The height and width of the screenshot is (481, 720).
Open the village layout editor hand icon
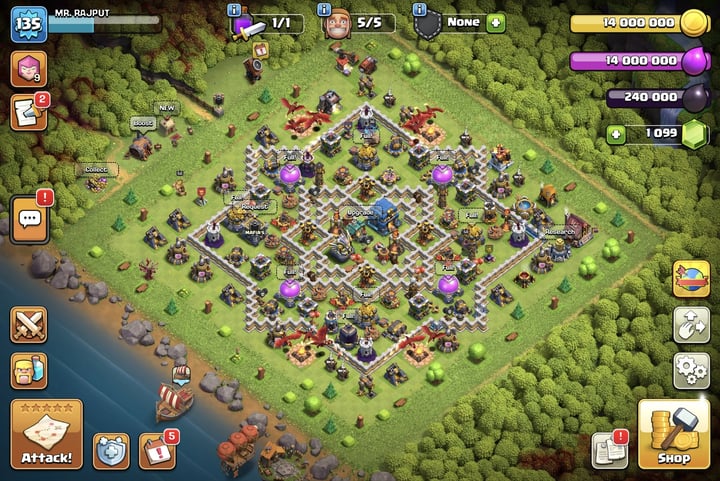691,323
